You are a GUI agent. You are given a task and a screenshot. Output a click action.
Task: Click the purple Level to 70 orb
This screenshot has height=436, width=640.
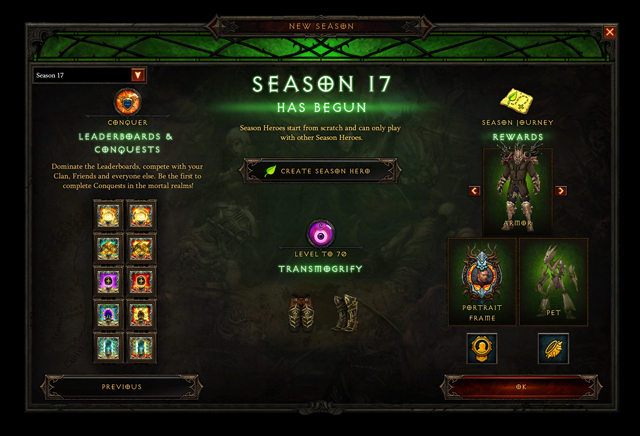coord(321,234)
